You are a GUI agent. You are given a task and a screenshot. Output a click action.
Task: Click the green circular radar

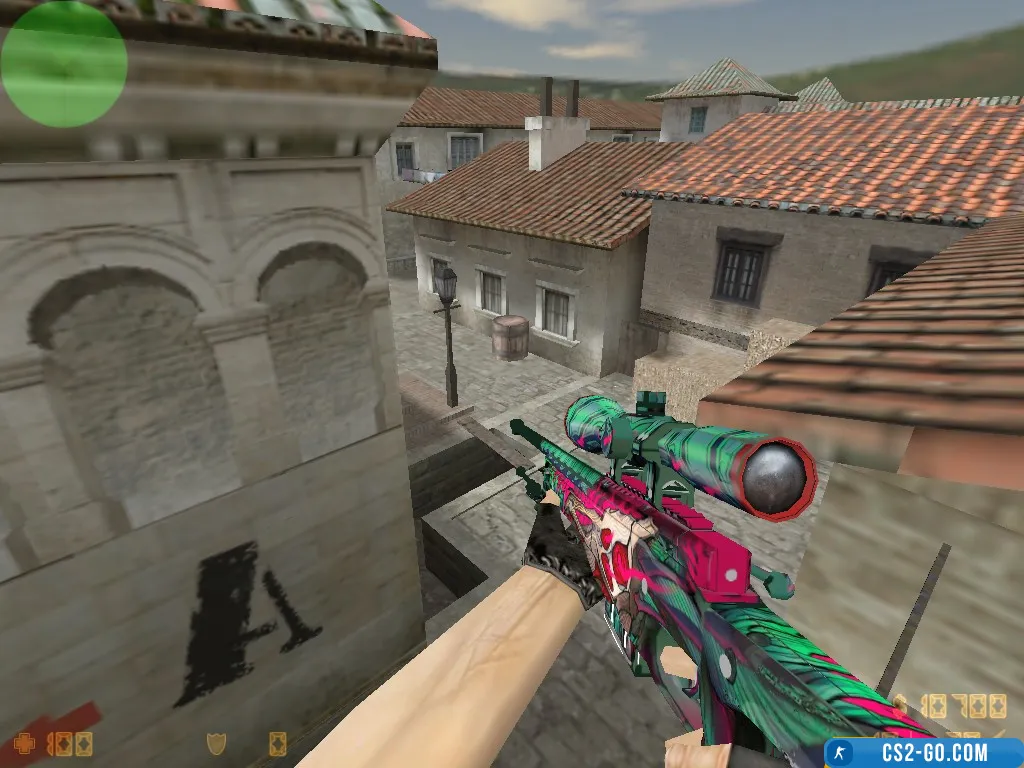(x=64, y=64)
